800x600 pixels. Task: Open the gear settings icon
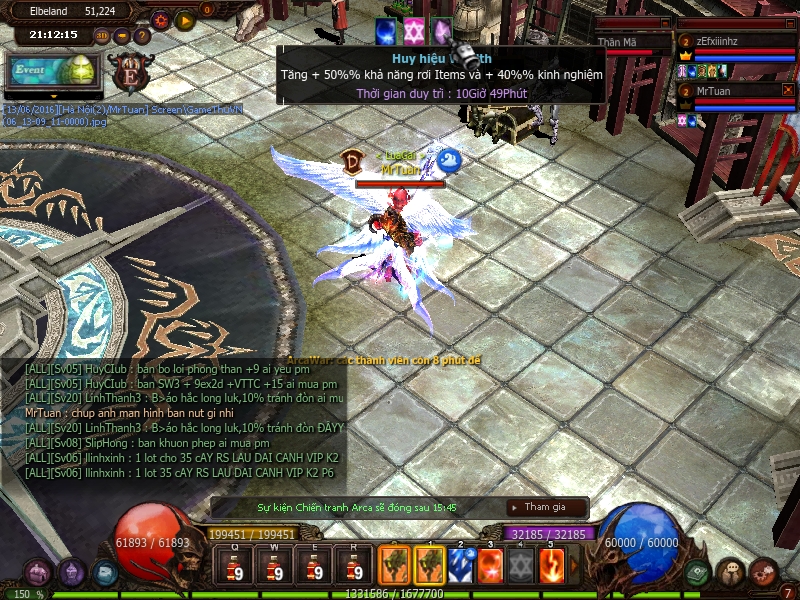tap(160, 19)
